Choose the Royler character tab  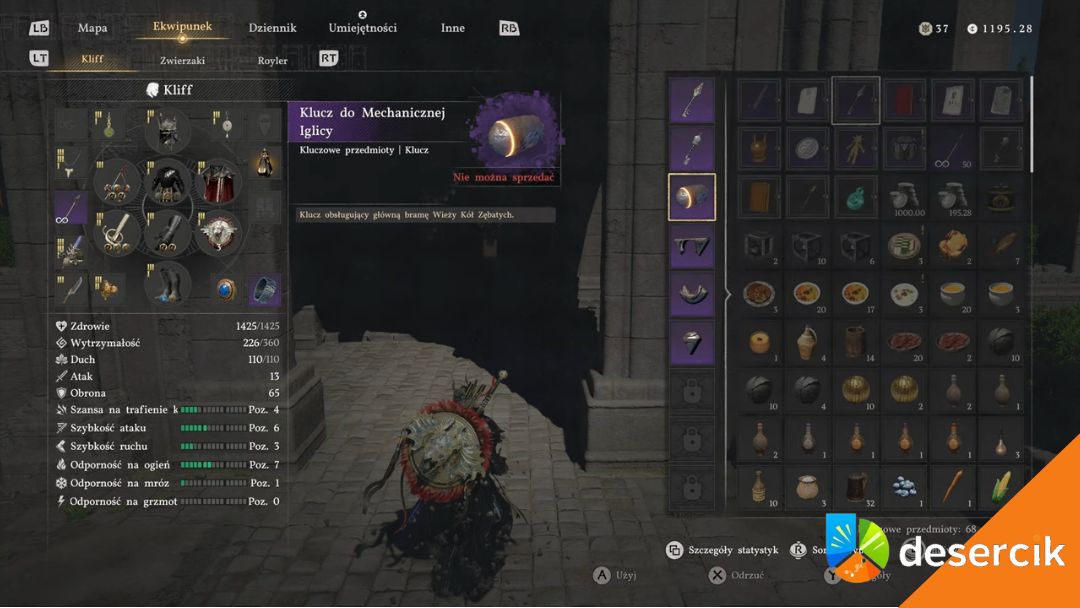click(272, 60)
